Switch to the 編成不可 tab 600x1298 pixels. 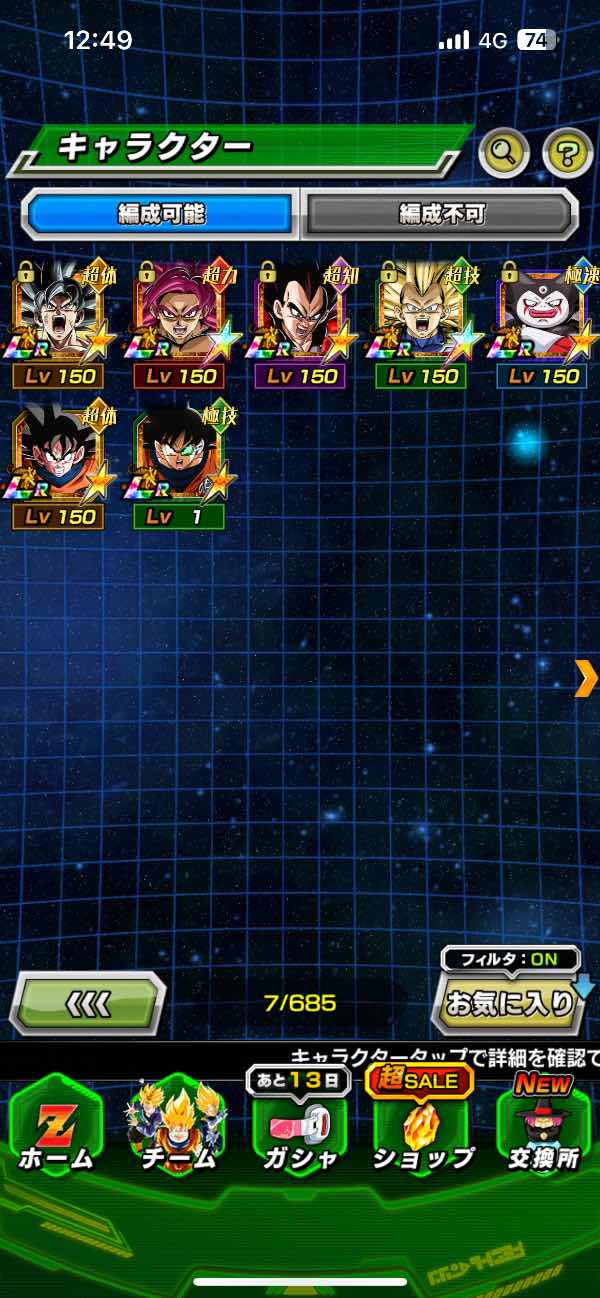coord(440,213)
